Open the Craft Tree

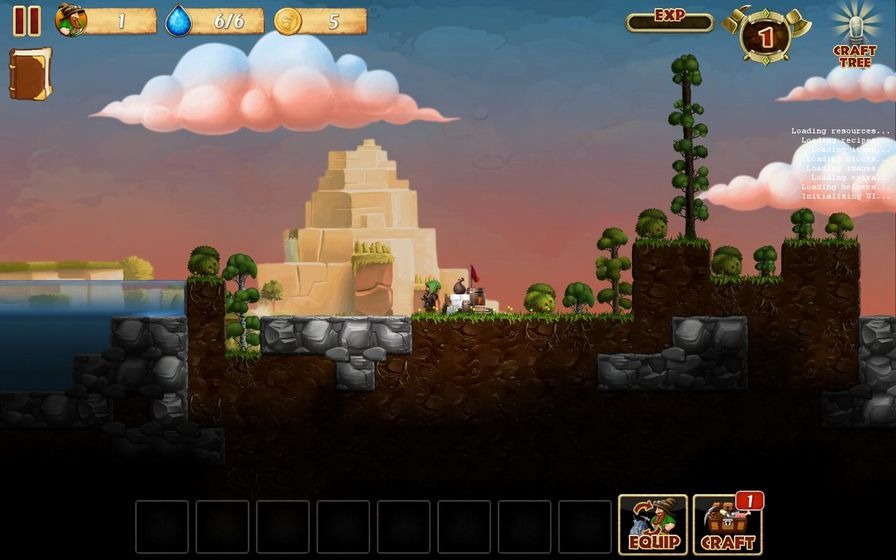tap(854, 36)
